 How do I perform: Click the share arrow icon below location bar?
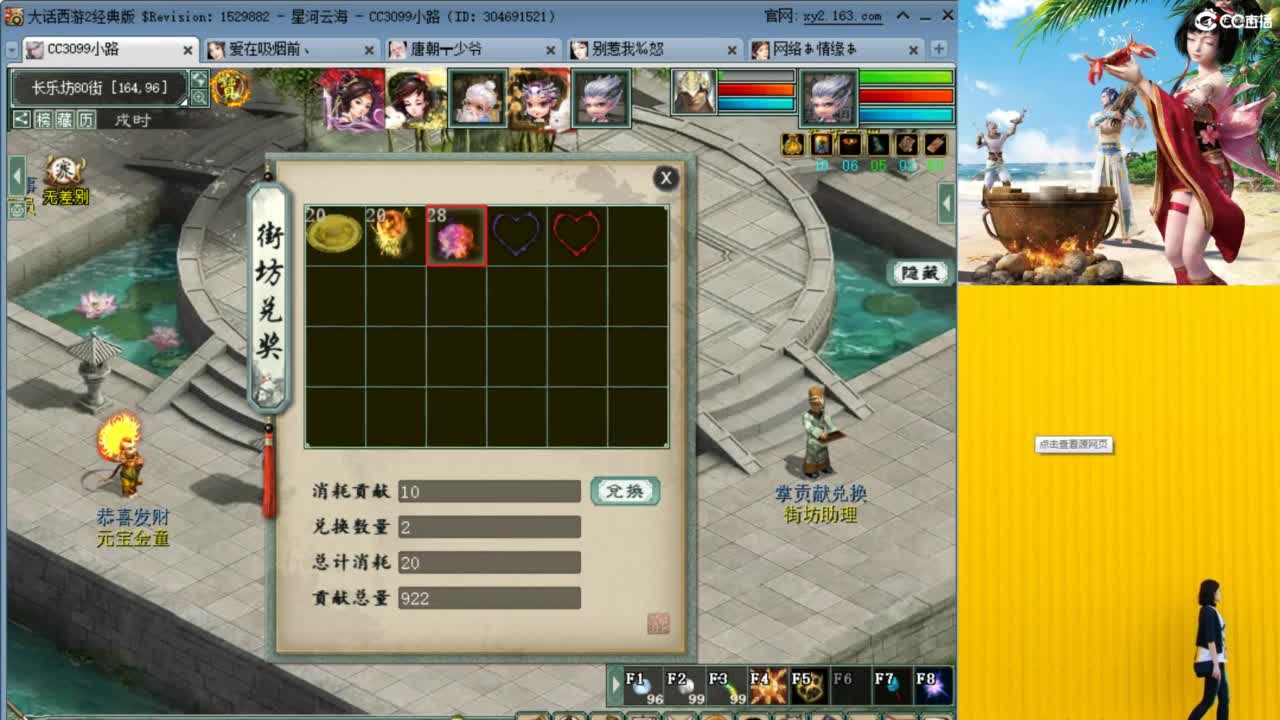click(x=19, y=119)
